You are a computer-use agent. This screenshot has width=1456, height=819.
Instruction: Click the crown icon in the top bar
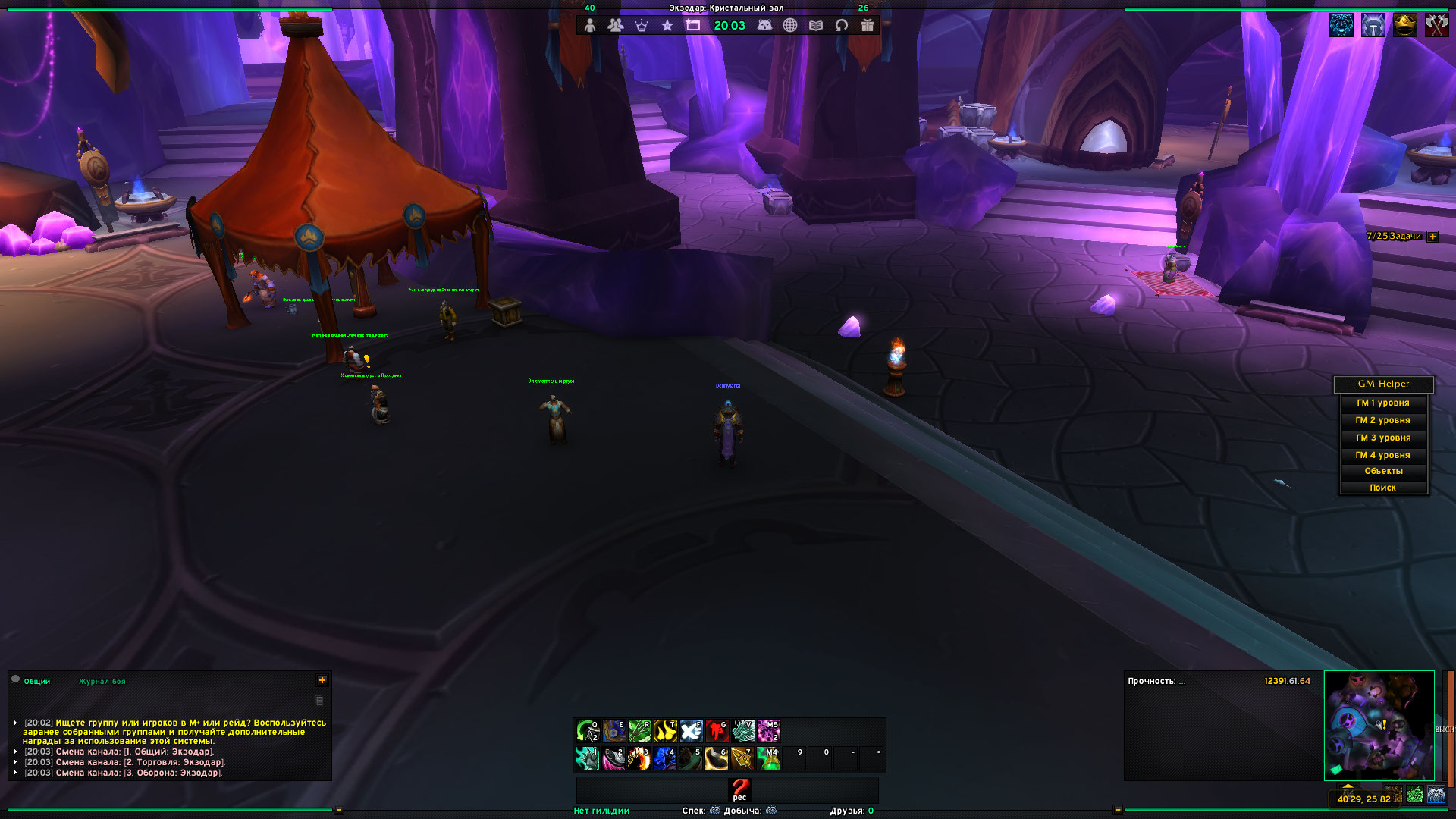[x=642, y=26]
